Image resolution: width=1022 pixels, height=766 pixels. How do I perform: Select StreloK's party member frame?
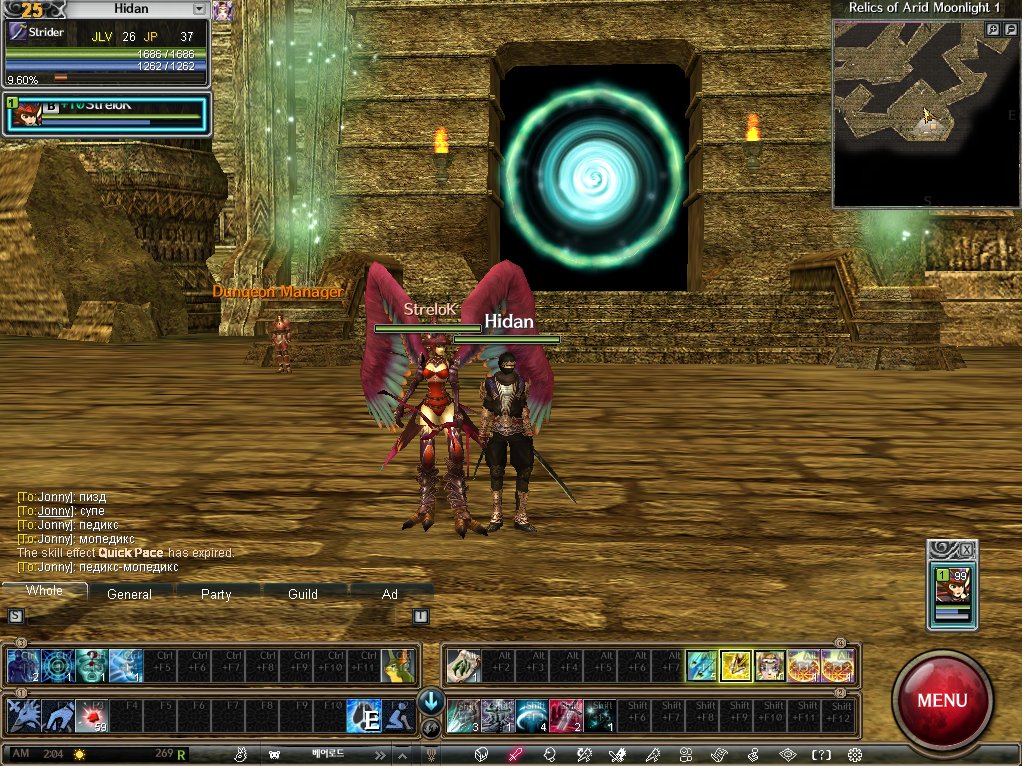coord(105,114)
